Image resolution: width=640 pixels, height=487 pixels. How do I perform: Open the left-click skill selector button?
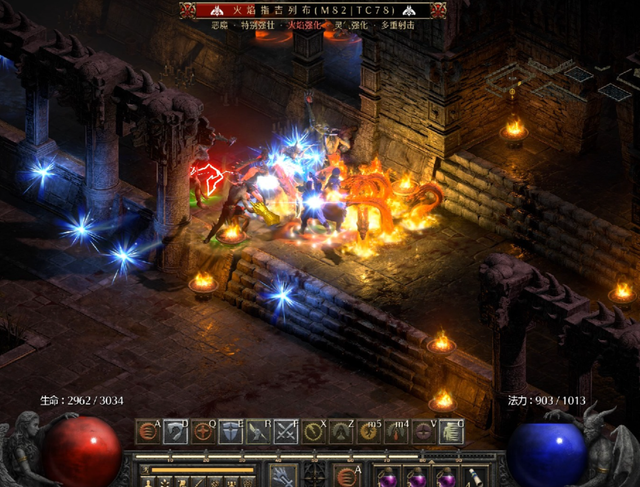(283, 474)
